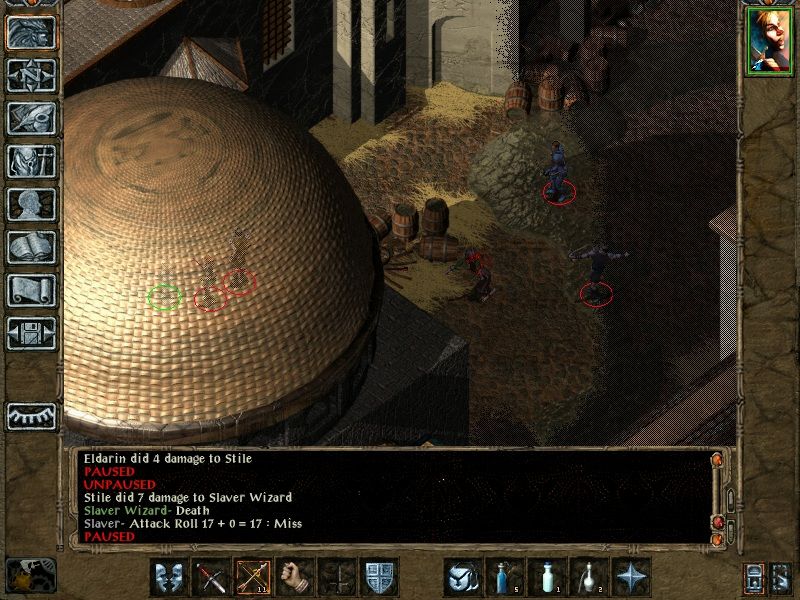Open special abilities star button
Screen dimensions: 800x600
[x=631, y=577]
